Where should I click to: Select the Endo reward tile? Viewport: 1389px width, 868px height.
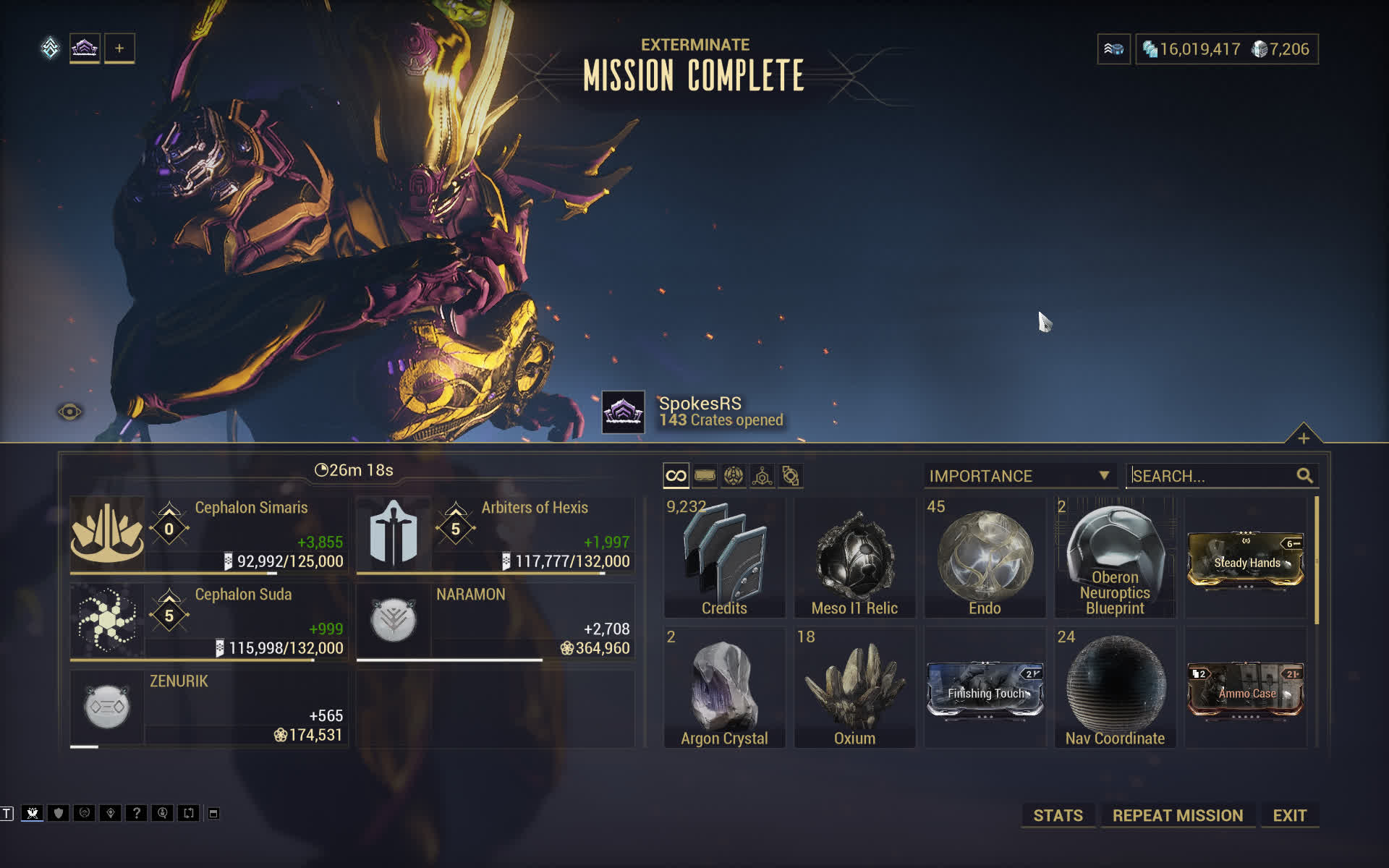(985, 557)
